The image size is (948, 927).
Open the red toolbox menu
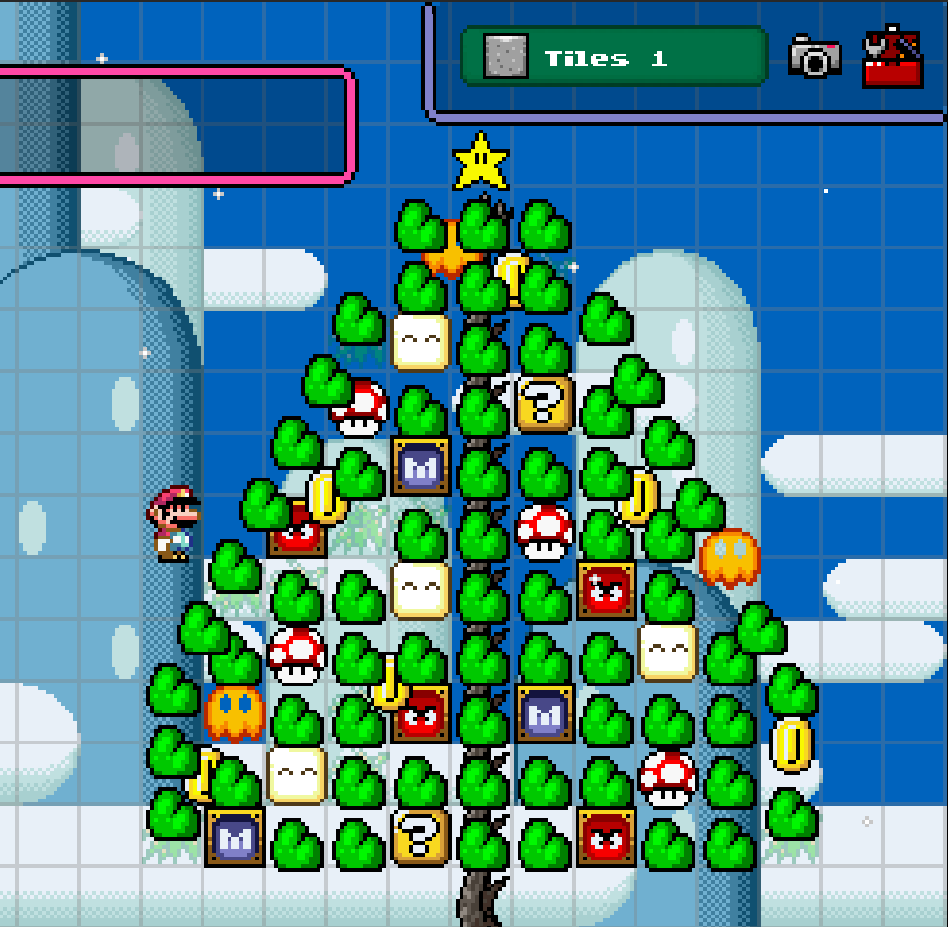coord(892,58)
